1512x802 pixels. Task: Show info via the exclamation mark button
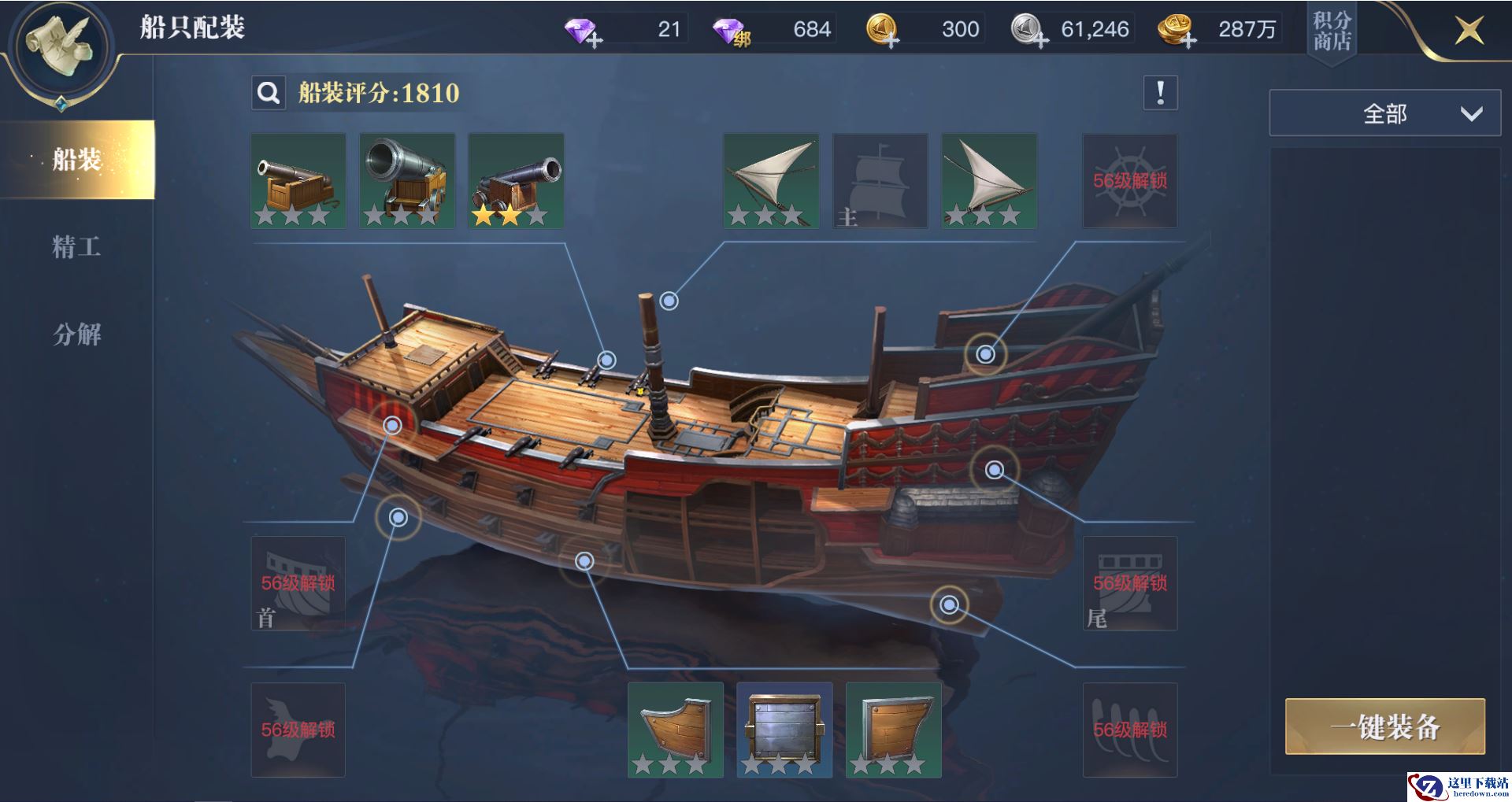pos(1160,94)
